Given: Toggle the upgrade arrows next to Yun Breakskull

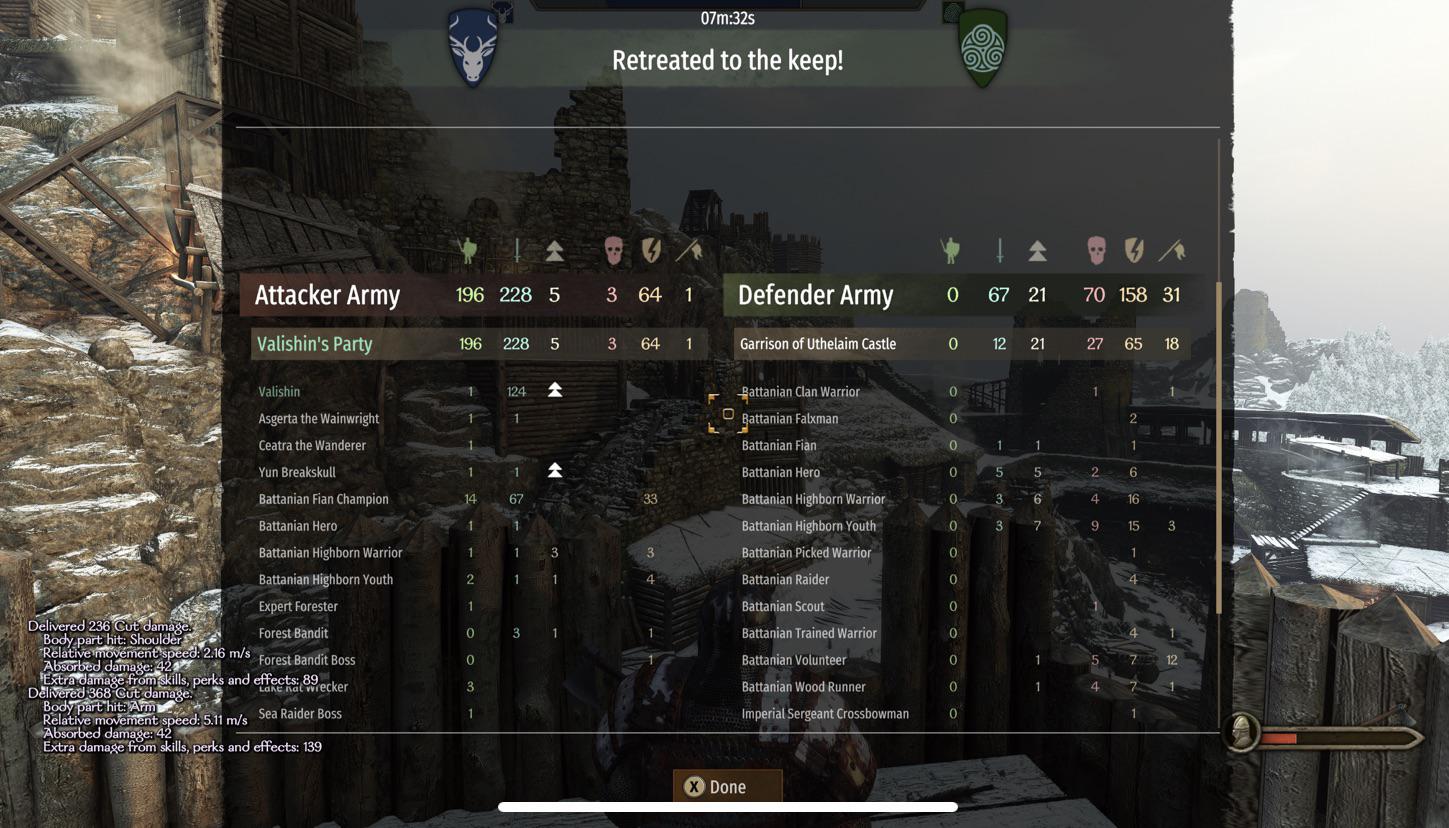Looking at the screenshot, I should pos(553,471).
